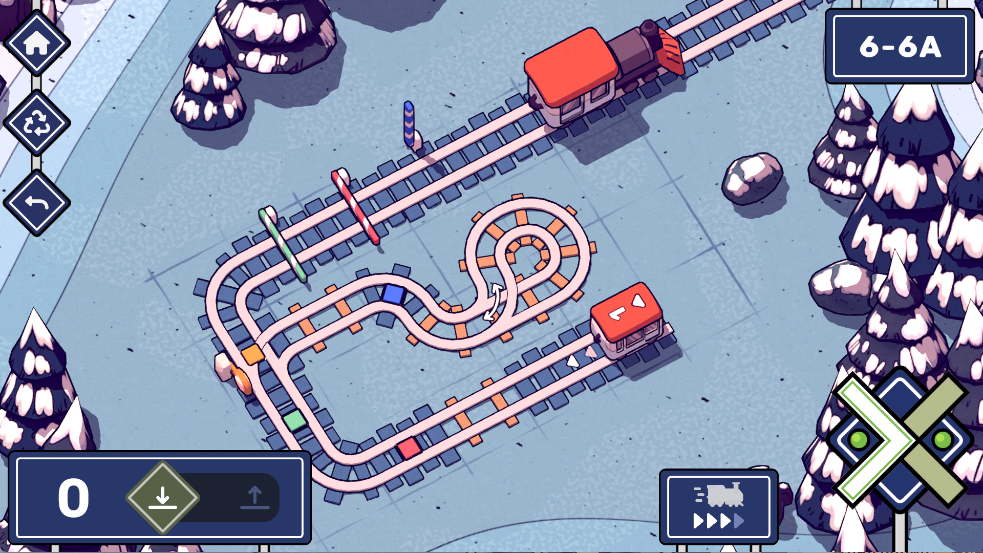This screenshot has height=553, width=983.
Task: Select the download arrow track mode
Action: (x=164, y=497)
